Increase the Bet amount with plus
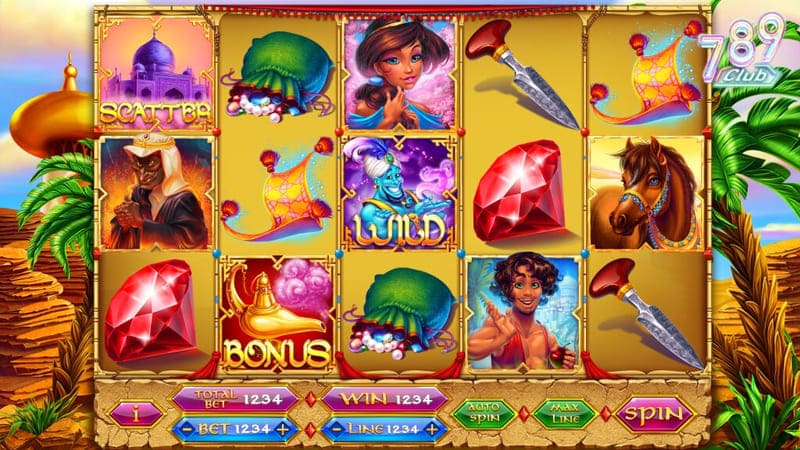 click(x=284, y=428)
